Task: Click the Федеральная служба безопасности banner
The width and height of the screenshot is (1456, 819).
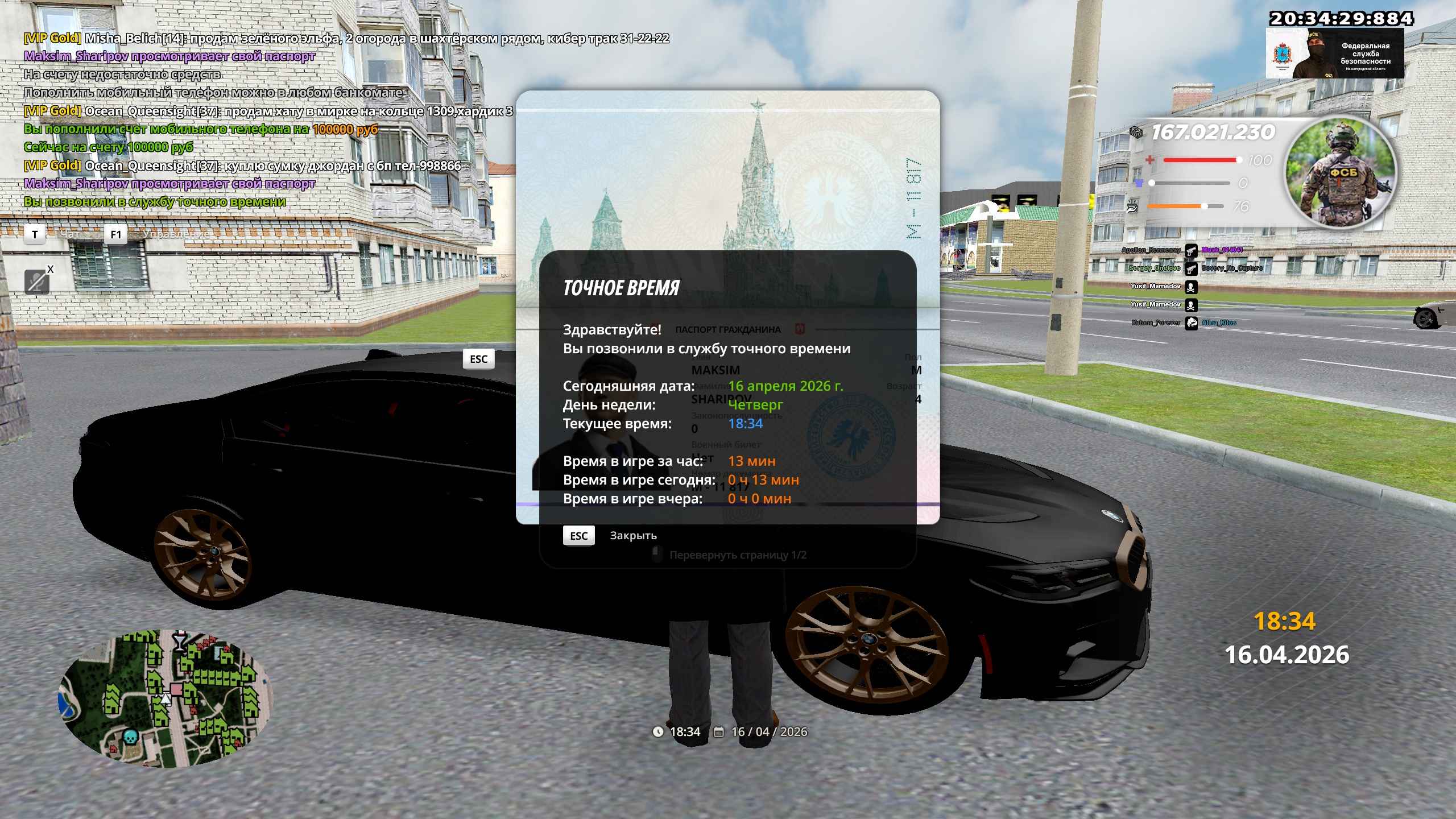Action: (1334, 53)
